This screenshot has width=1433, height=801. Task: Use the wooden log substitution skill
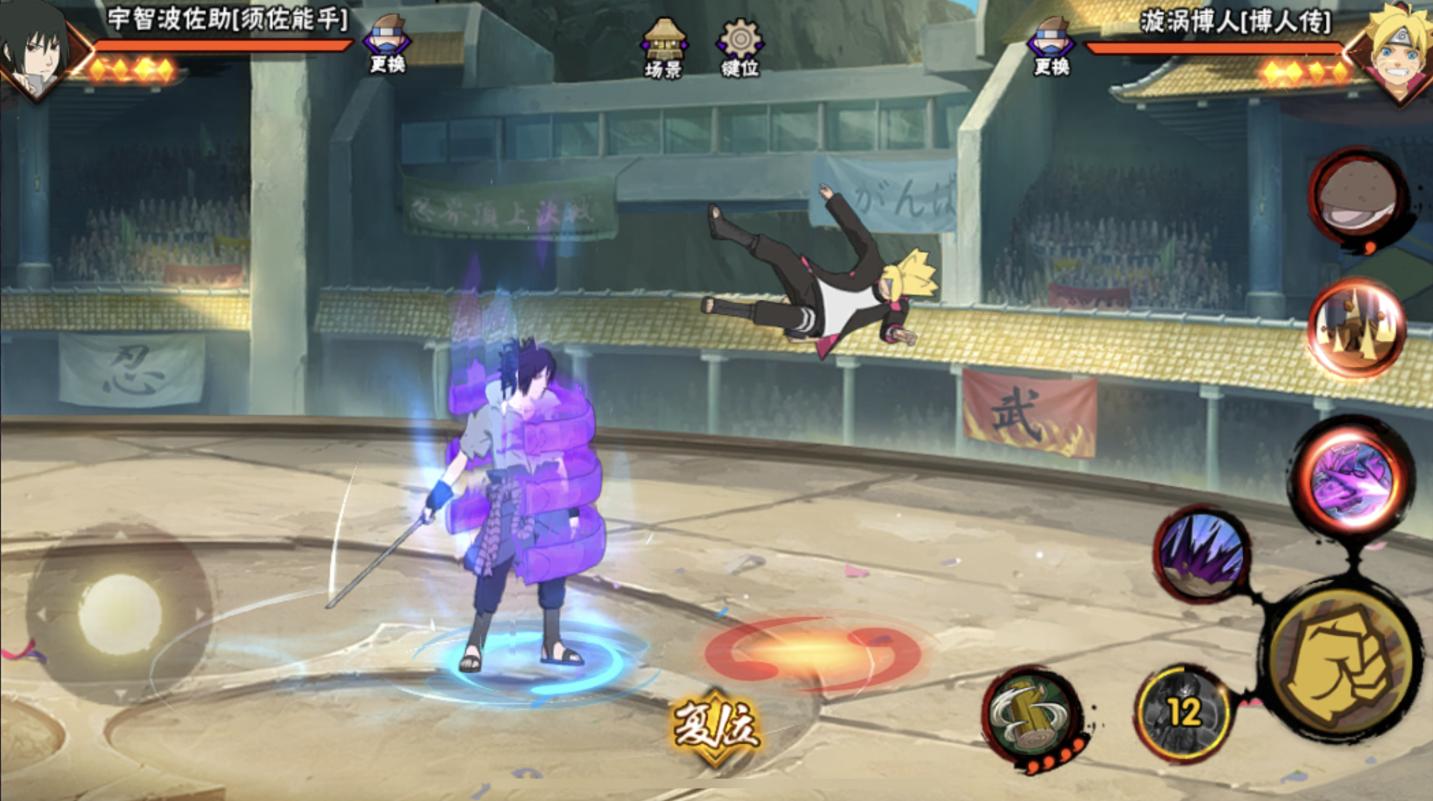(1033, 715)
